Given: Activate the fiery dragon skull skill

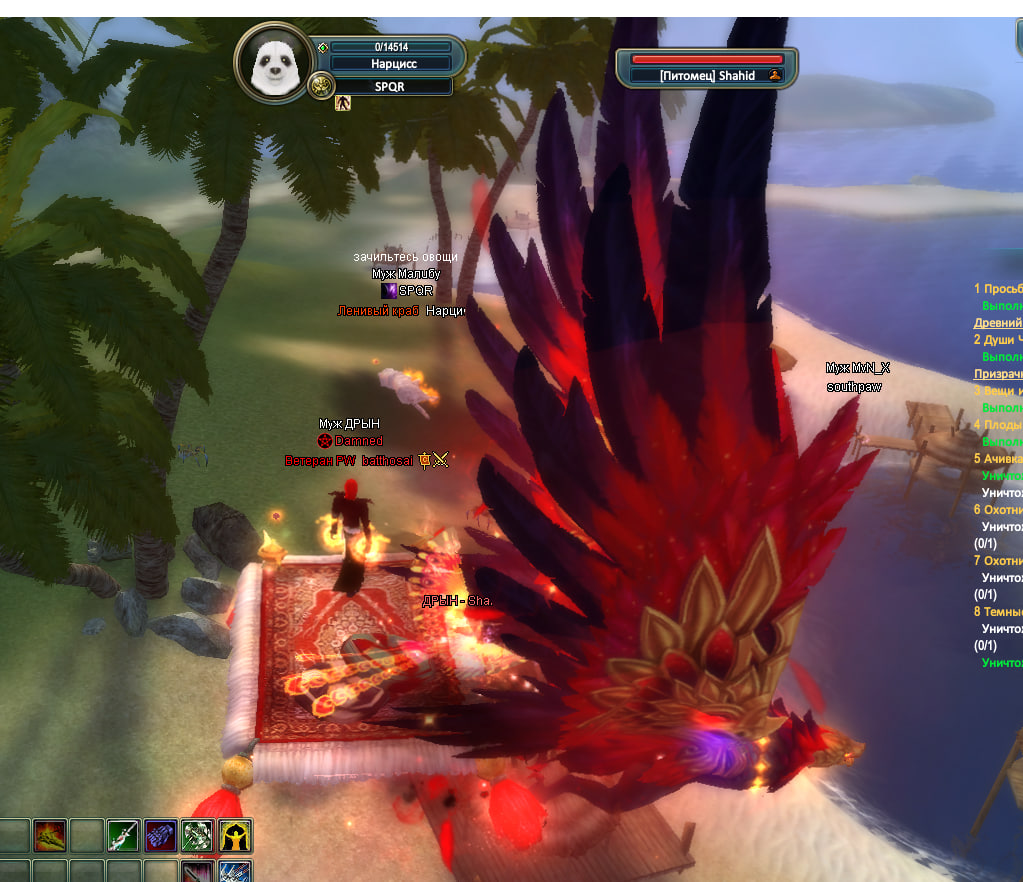Looking at the screenshot, I should (x=49, y=835).
